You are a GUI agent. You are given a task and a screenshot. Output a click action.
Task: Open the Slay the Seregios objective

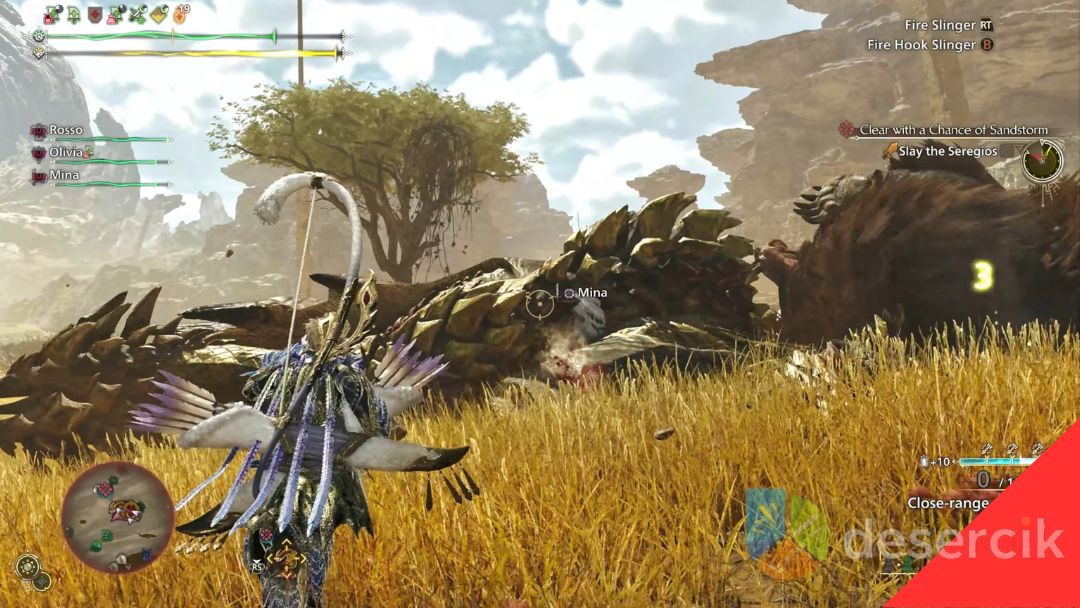(946, 150)
